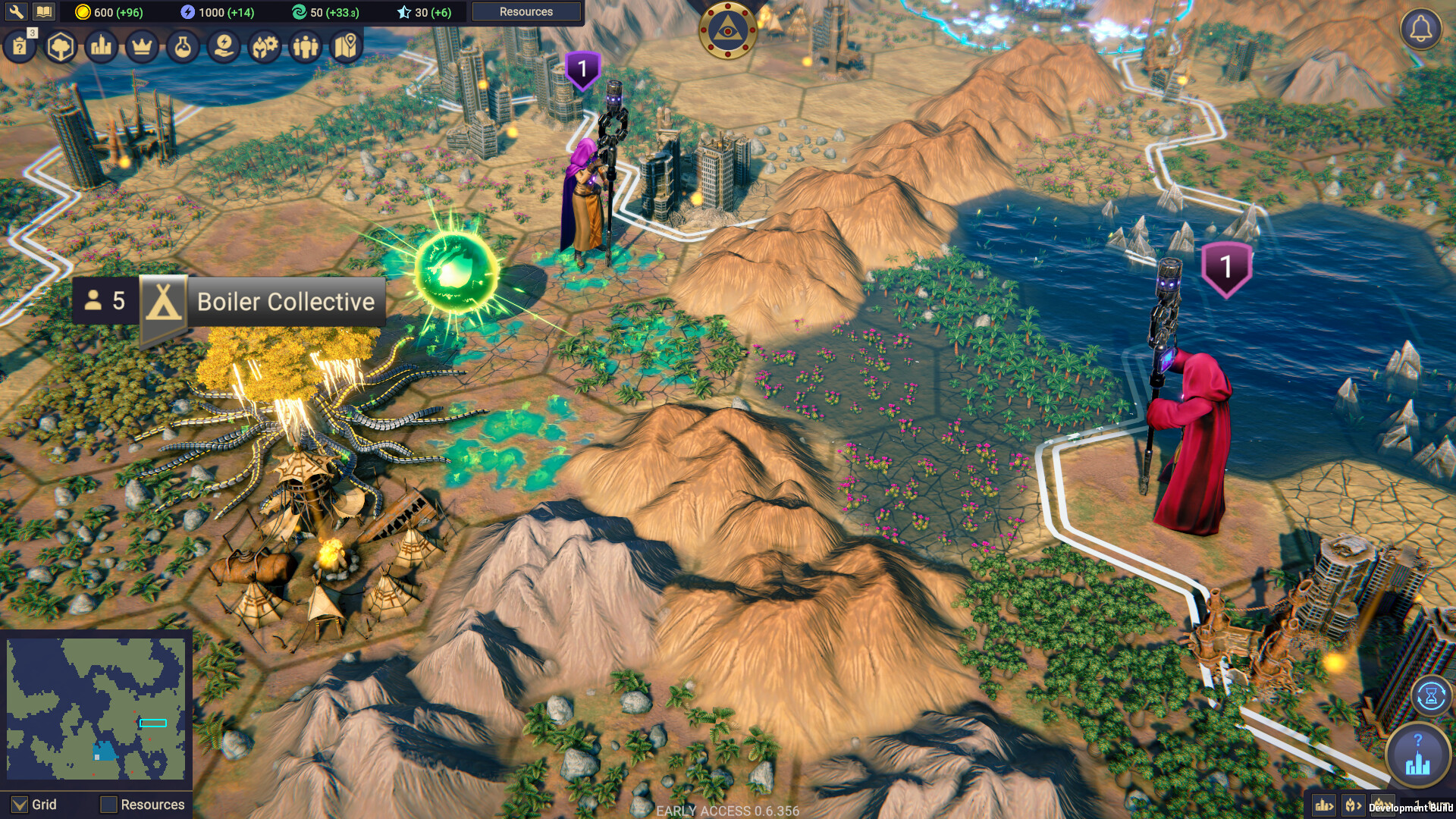1456x819 pixels.
Task: Toggle the Resources panel at the top
Action: coord(526,11)
